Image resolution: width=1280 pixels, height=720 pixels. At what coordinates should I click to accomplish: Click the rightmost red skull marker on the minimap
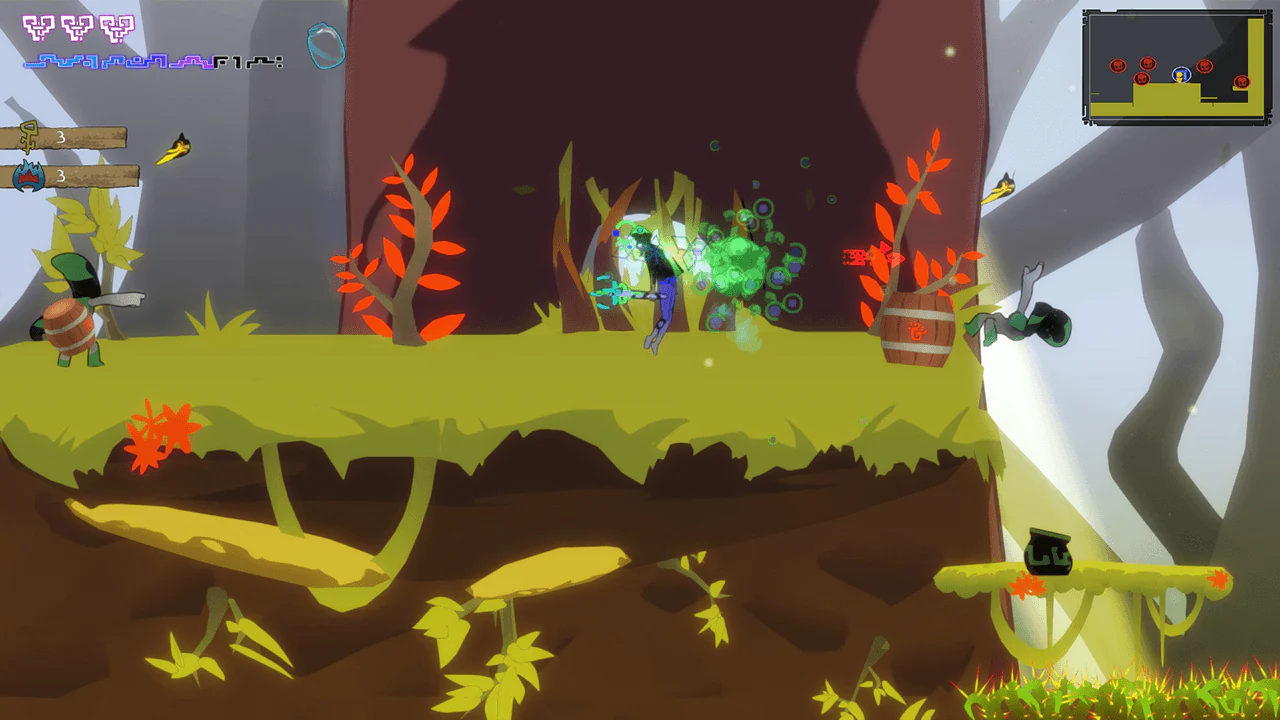1242,80
